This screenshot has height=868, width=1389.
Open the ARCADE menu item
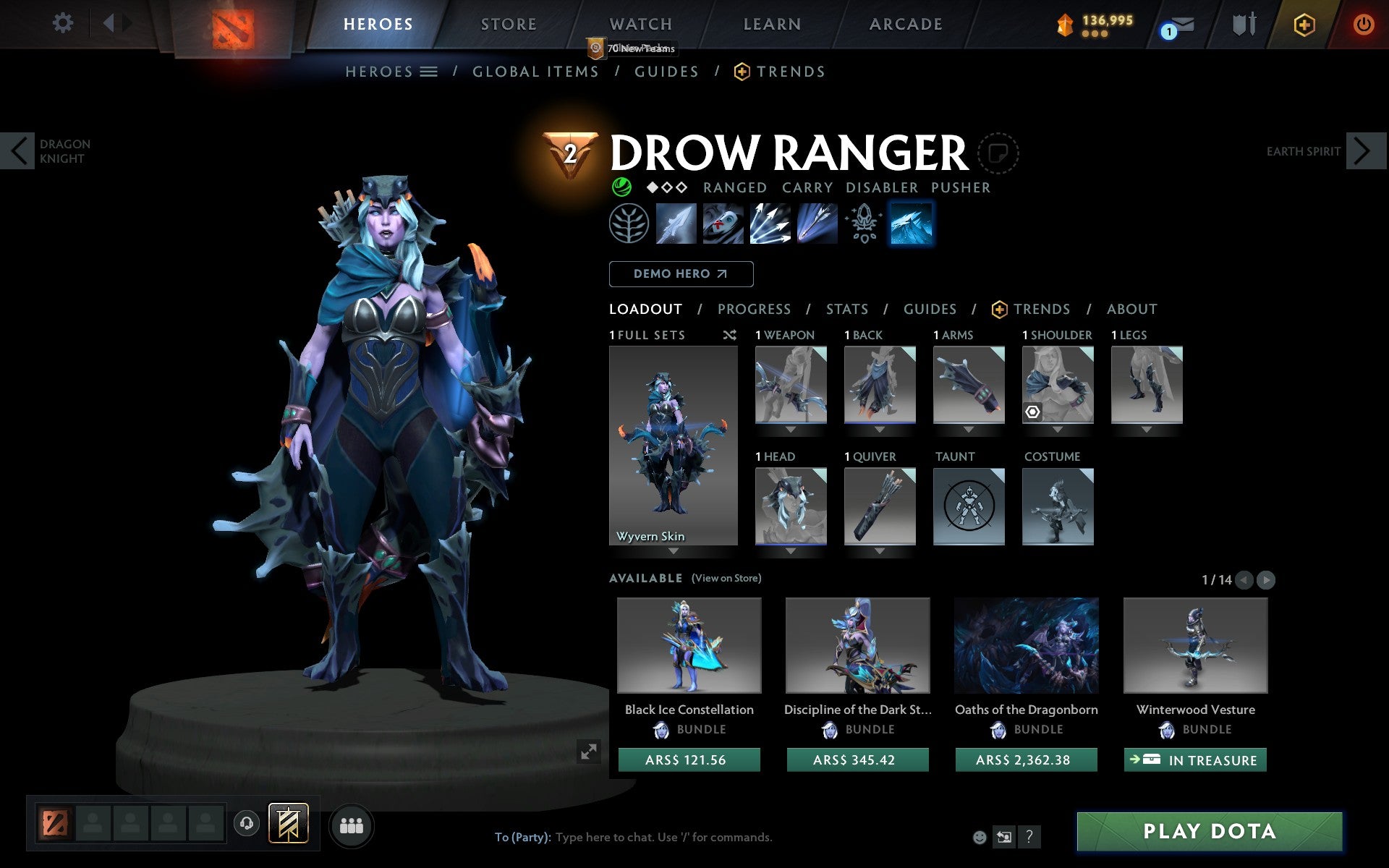point(905,23)
